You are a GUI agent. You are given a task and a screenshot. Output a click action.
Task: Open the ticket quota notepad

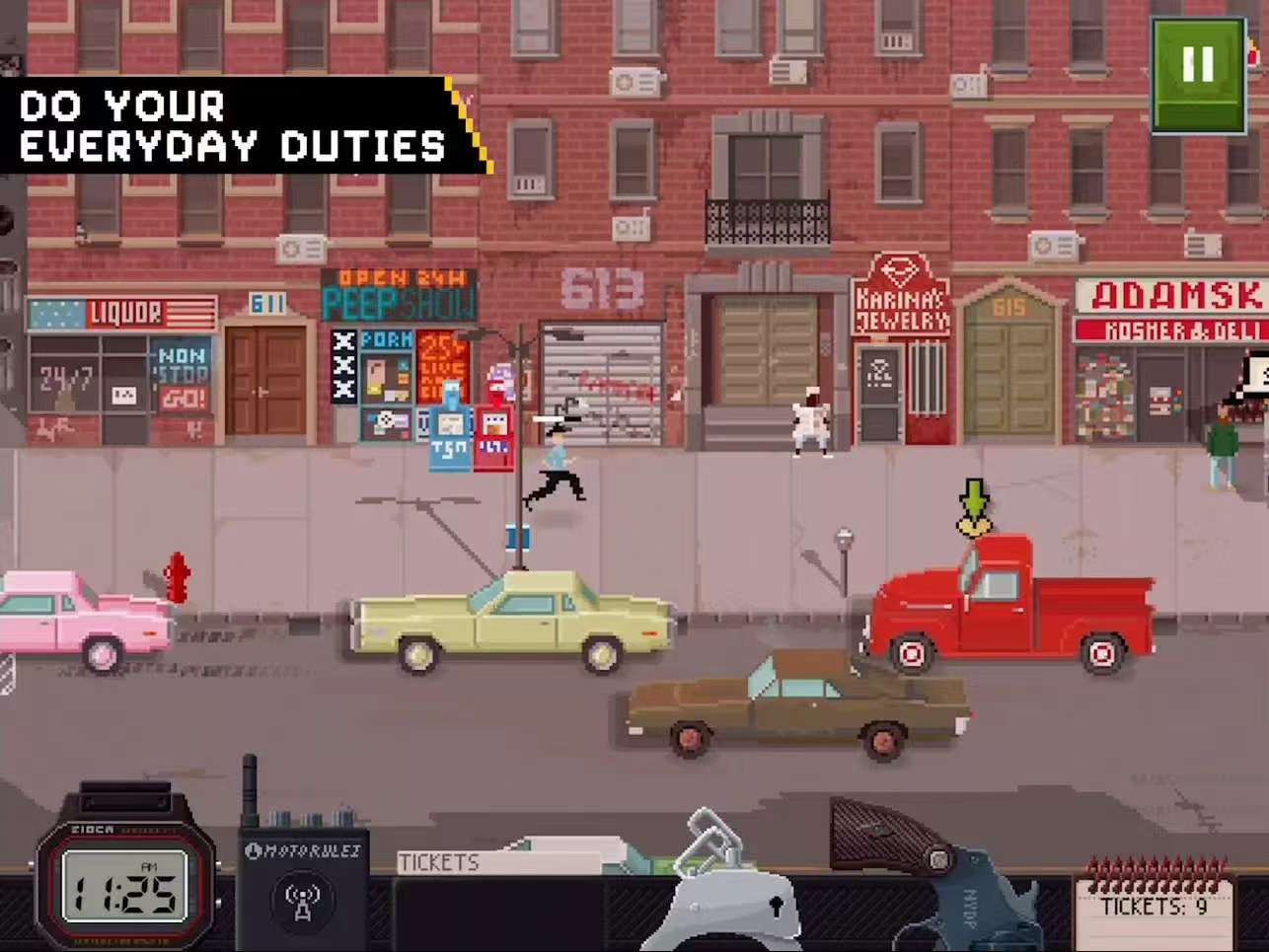1154,903
